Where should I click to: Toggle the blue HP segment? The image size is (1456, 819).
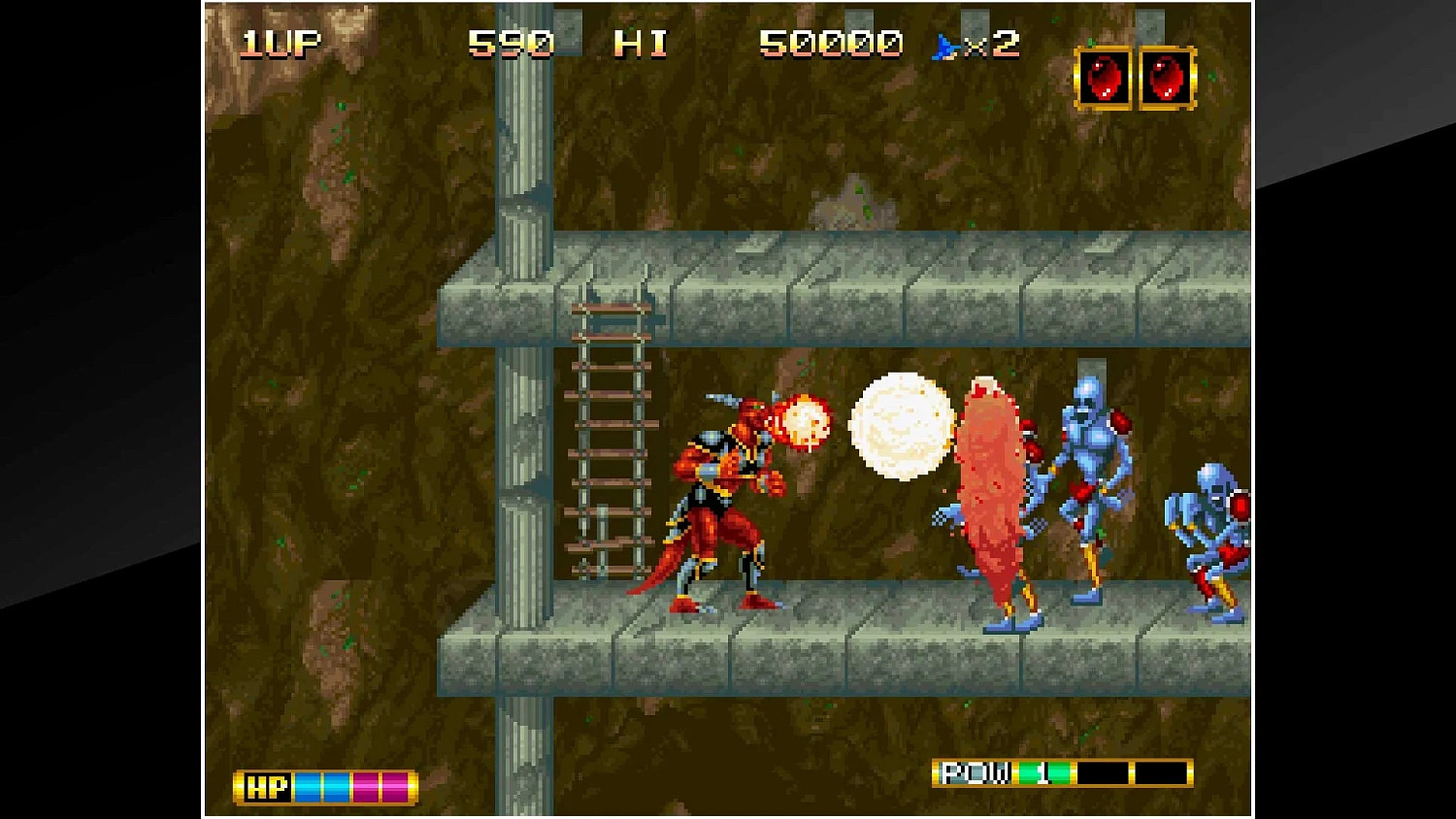pyautogui.click(x=307, y=786)
